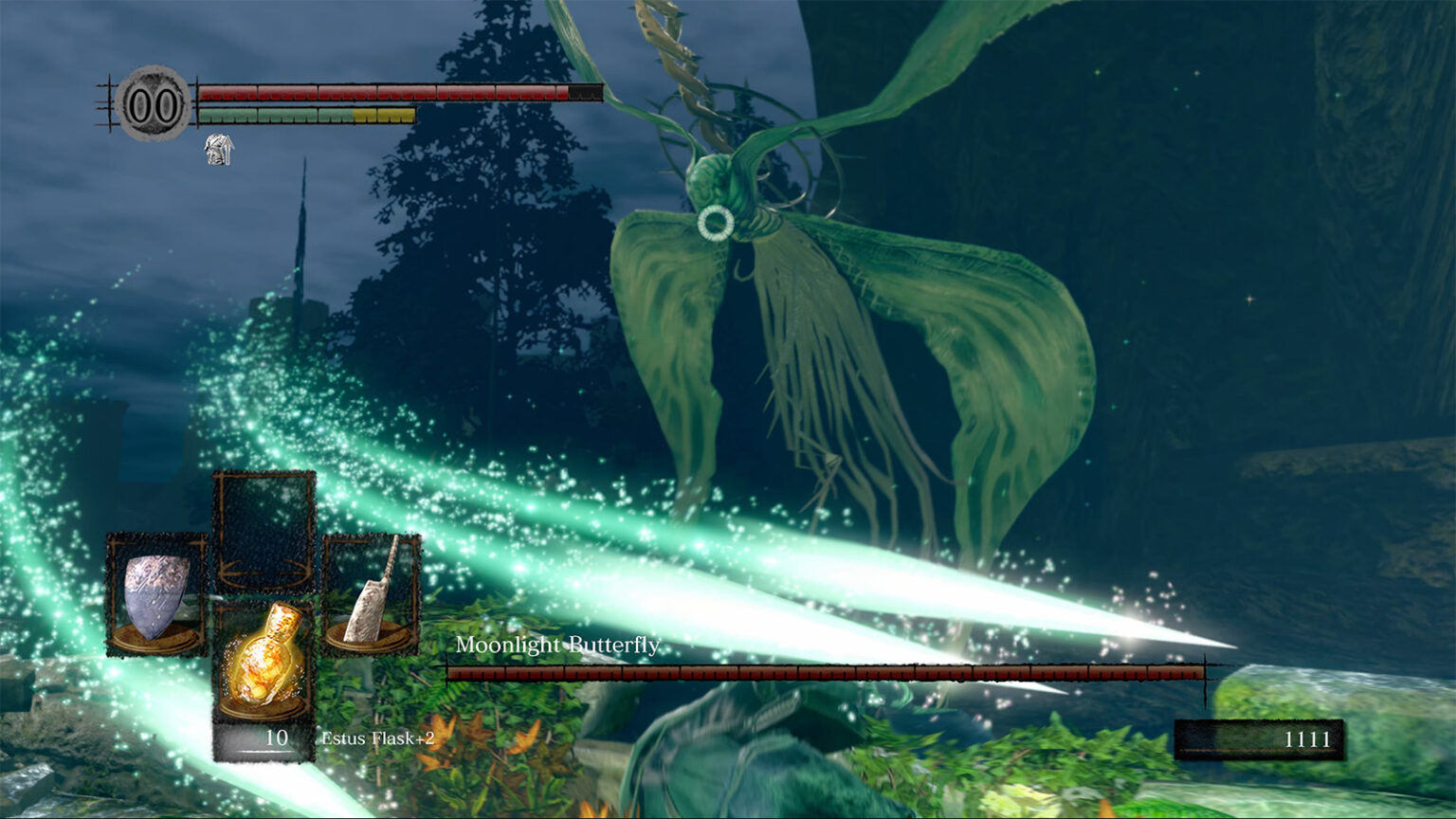Screen dimensions: 1456x819
Task: Click the Moonlight Butterfly boss name
Action: point(559,645)
